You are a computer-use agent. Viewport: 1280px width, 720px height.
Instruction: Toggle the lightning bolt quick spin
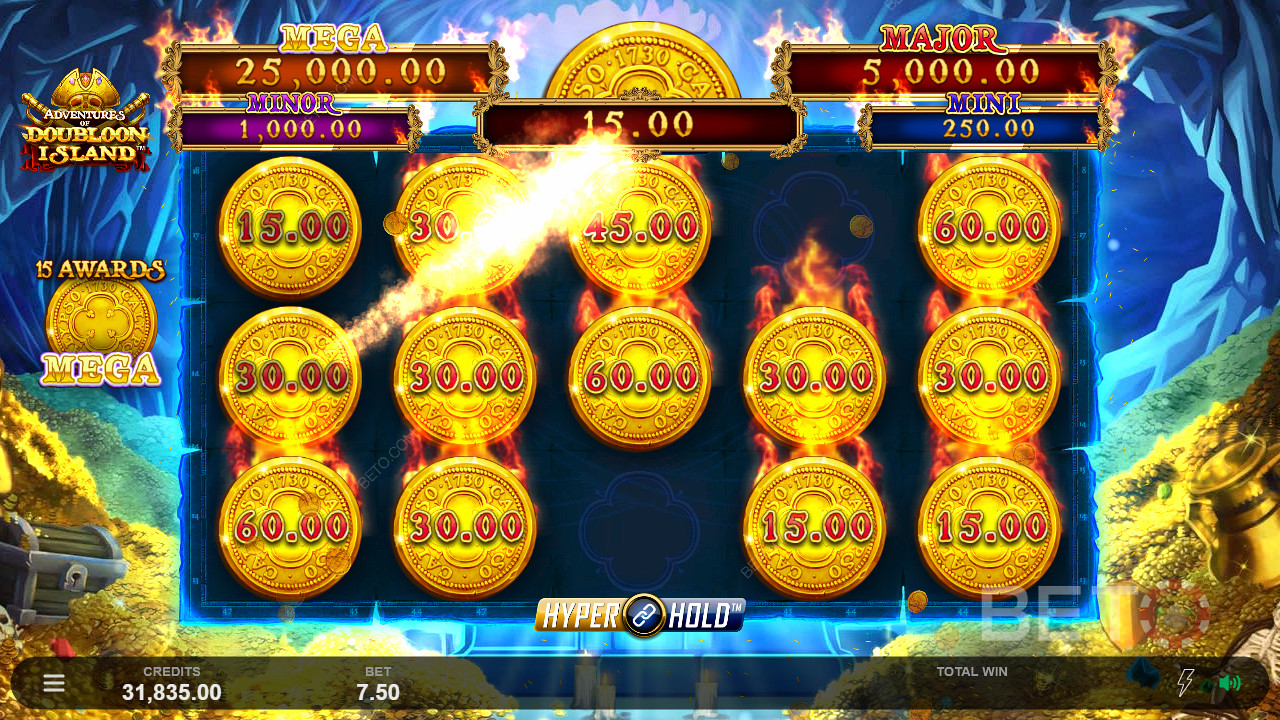click(1185, 683)
